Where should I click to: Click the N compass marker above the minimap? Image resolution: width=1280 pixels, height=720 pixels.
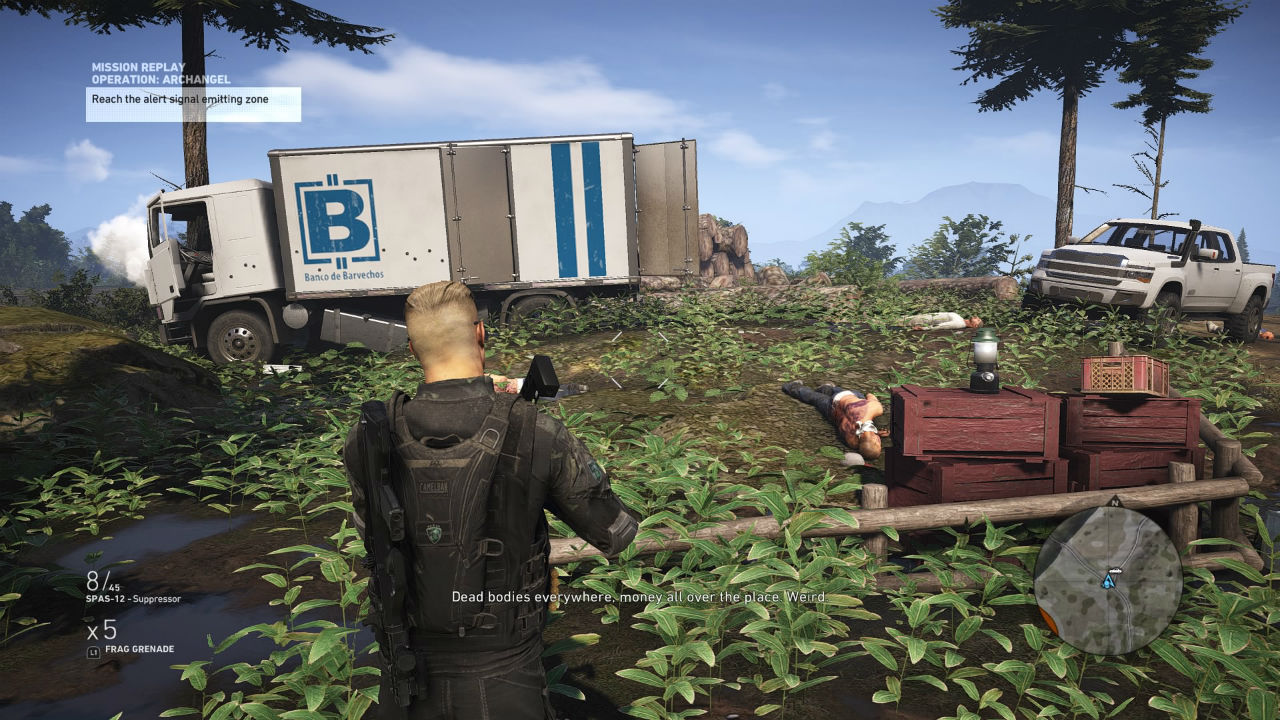click(x=1115, y=500)
